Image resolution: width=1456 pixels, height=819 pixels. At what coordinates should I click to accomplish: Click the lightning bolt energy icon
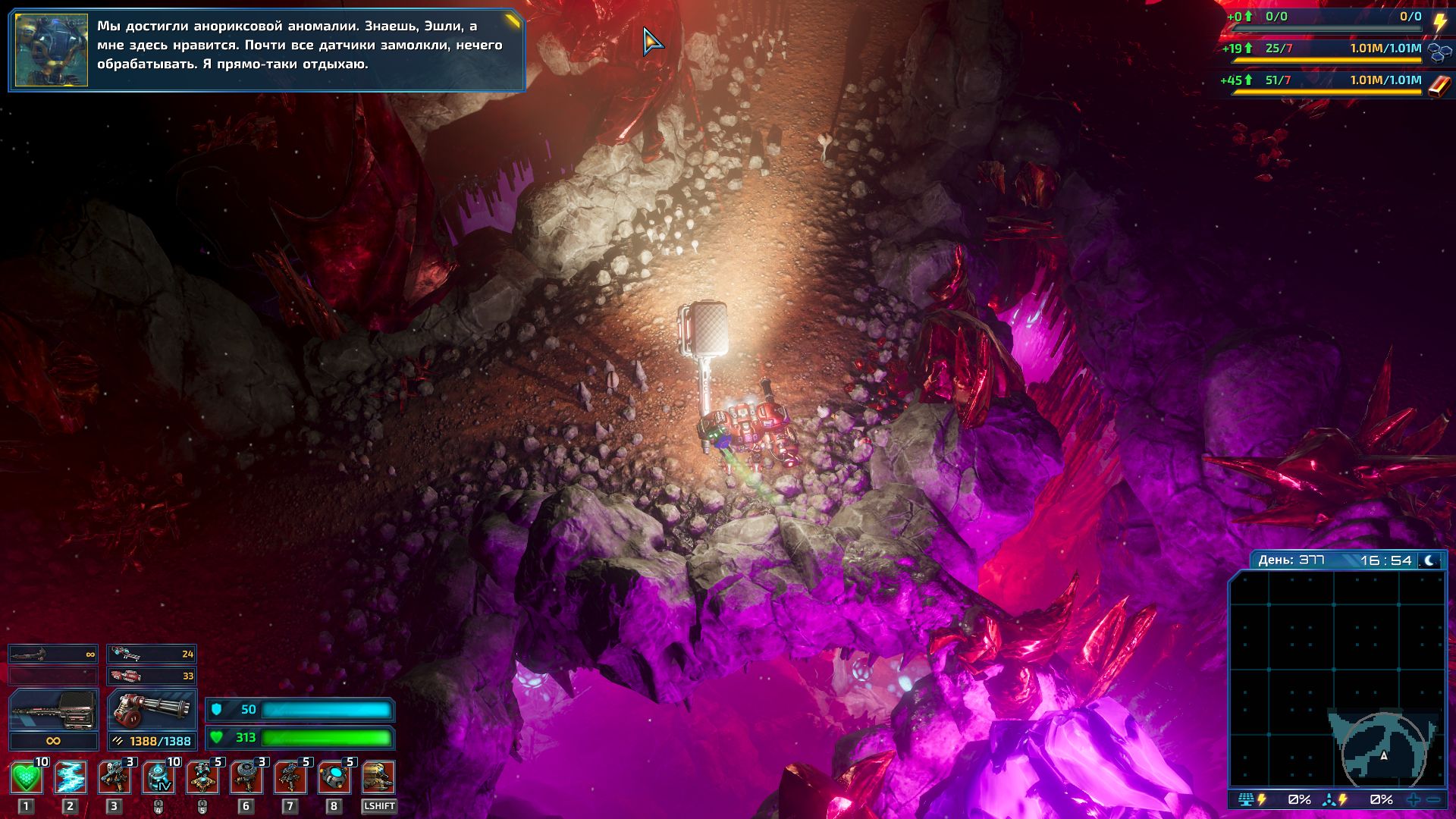pyautogui.click(x=1439, y=22)
